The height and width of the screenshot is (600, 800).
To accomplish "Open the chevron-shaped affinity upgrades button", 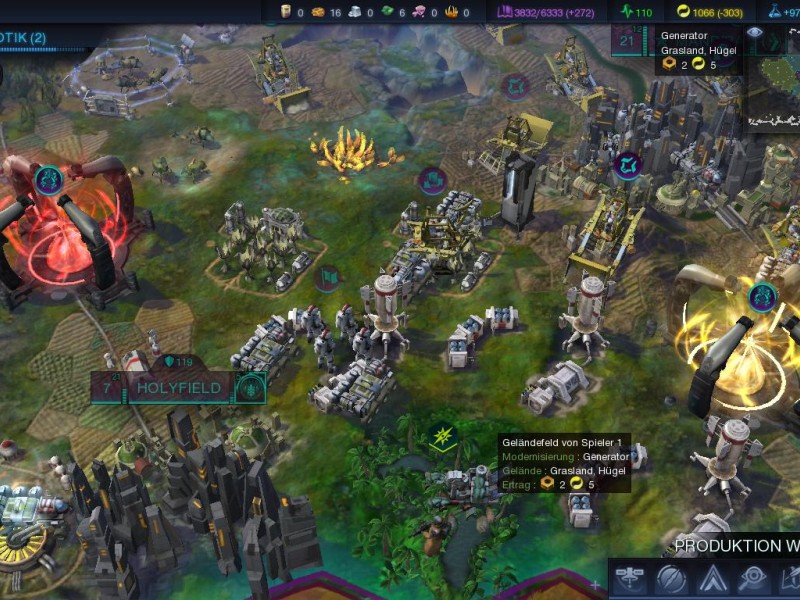I will point(712,578).
